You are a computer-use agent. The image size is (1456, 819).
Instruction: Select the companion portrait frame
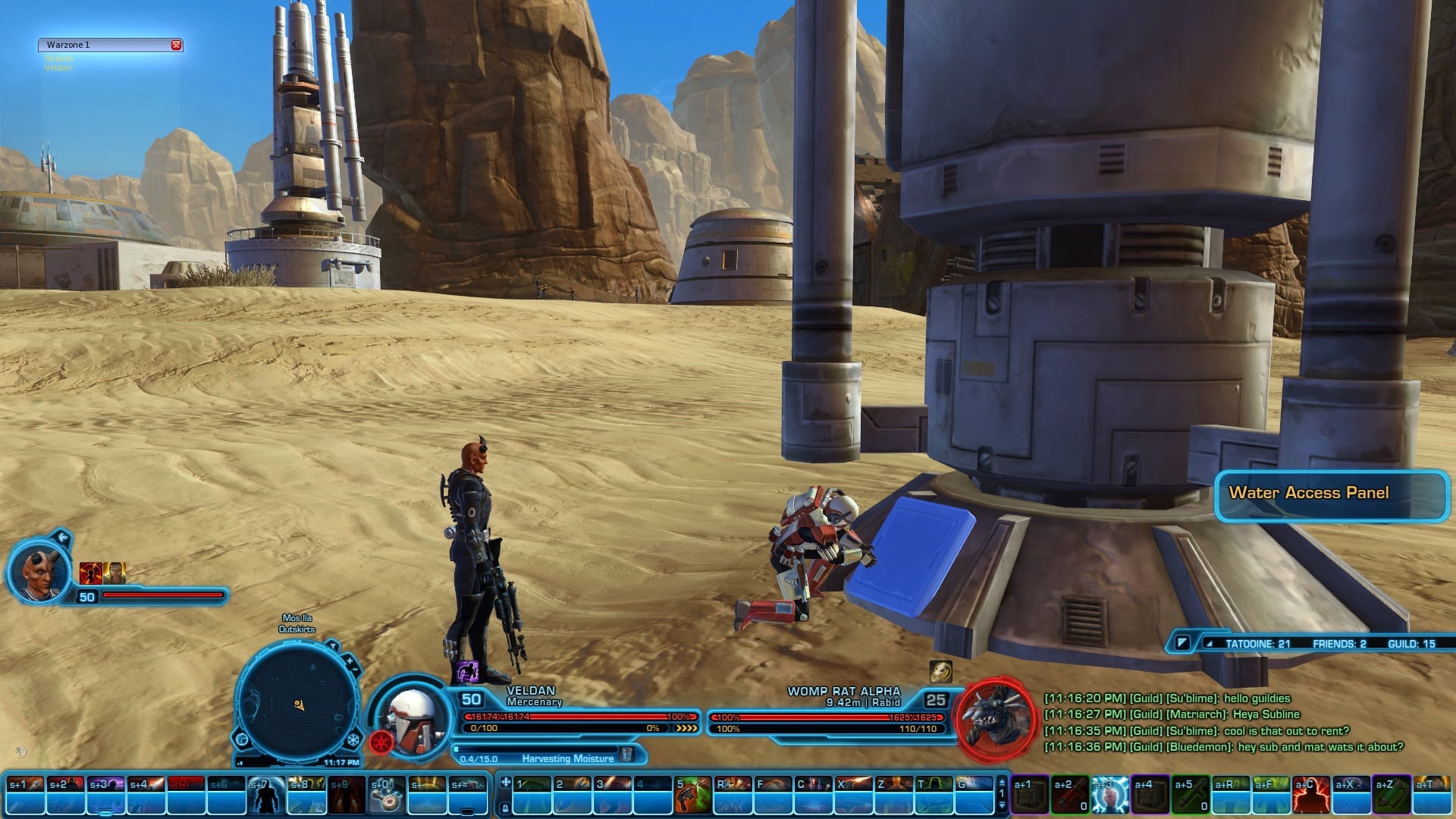click(x=39, y=570)
